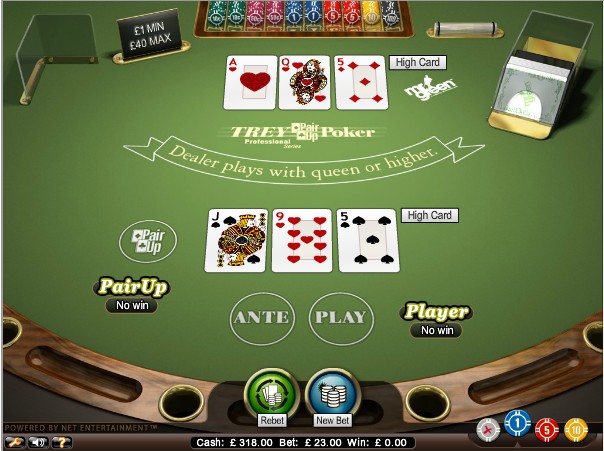Open game settings with the wrench icon
Image resolution: width=604 pixels, height=451 pixels.
(x=14, y=440)
